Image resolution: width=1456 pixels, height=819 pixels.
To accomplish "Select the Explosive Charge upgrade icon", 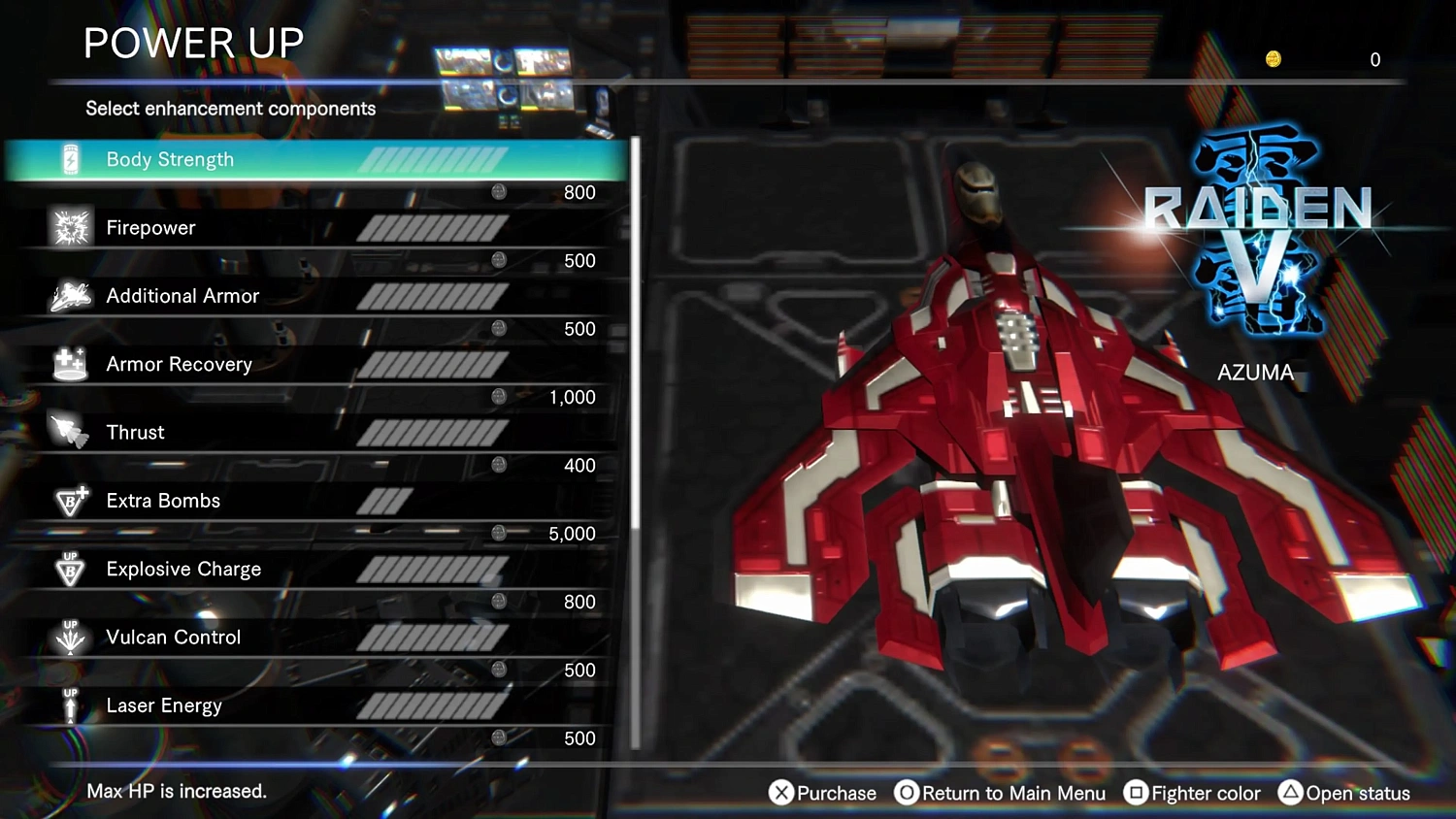I will click(69, 568).
